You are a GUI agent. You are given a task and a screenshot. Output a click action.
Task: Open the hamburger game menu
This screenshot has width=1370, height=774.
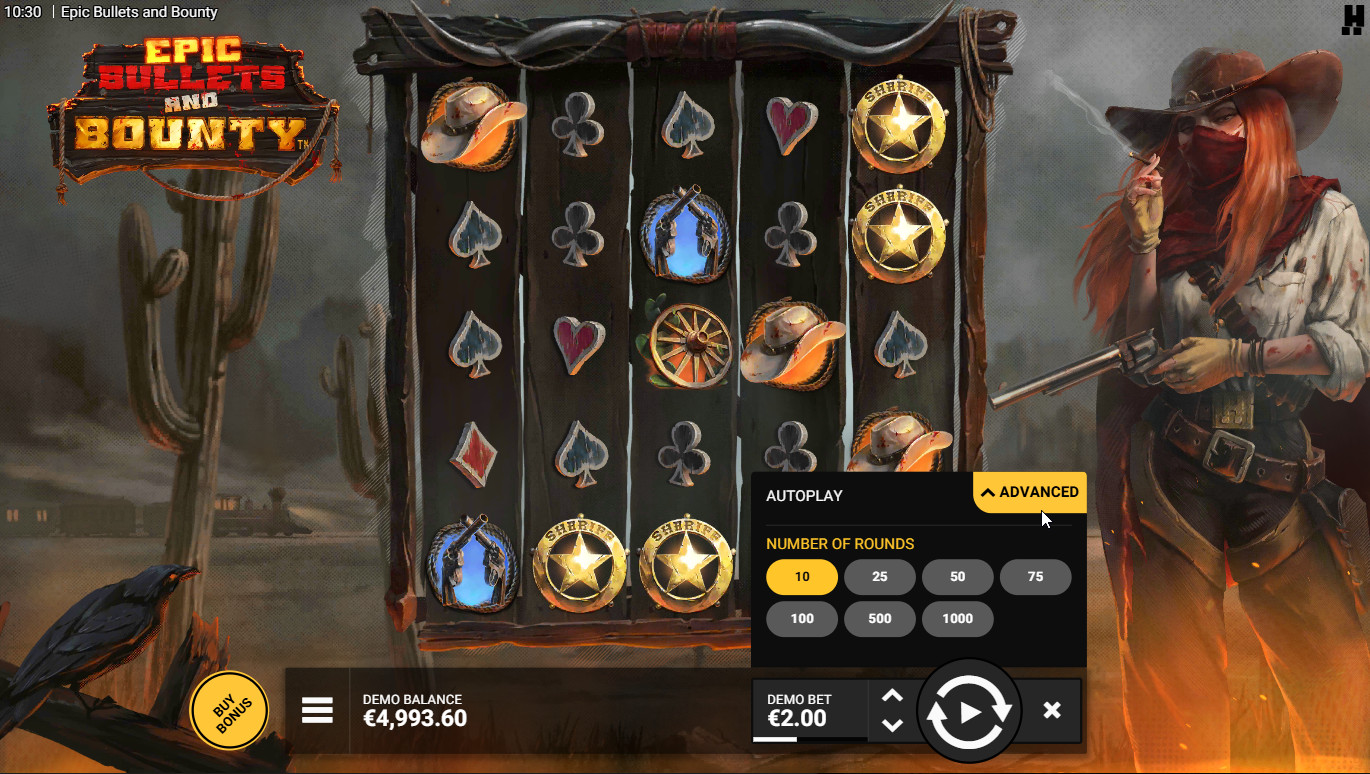[x=317, y=710]
